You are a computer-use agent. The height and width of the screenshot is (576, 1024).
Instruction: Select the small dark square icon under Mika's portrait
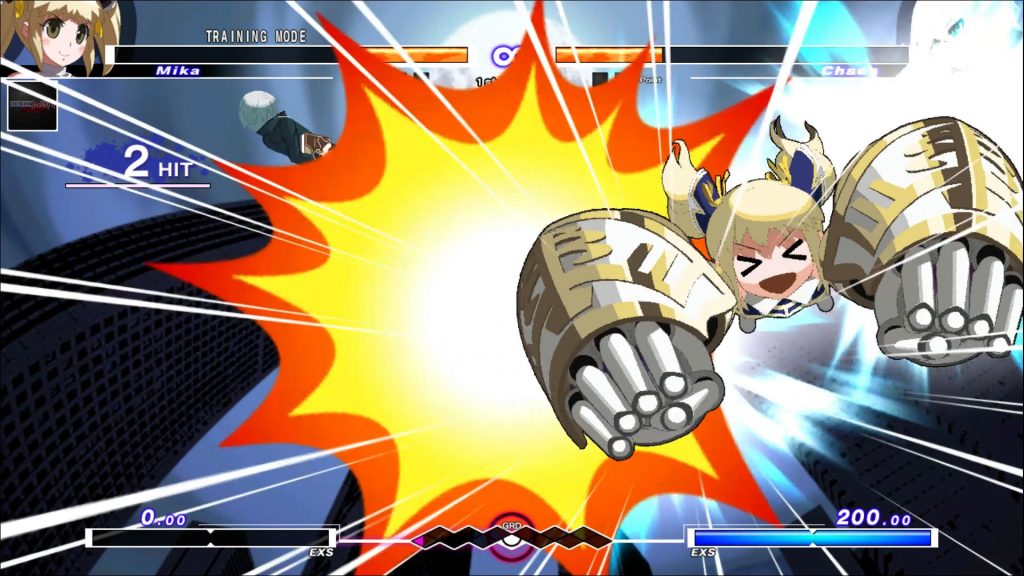pyautogui.click(x=32, y=105)
